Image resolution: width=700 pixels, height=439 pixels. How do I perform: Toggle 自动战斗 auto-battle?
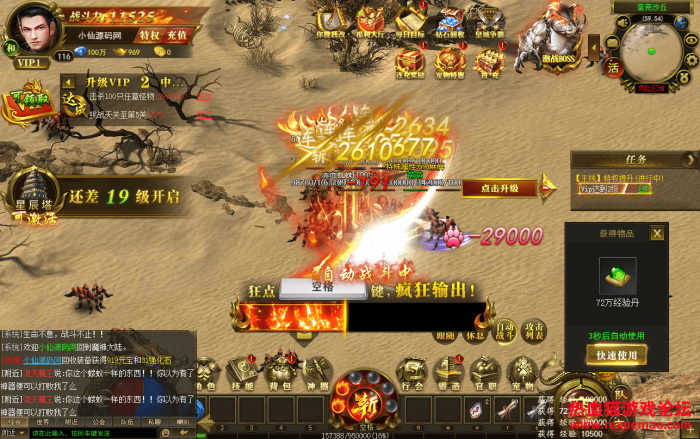click(x=505, y=330)
